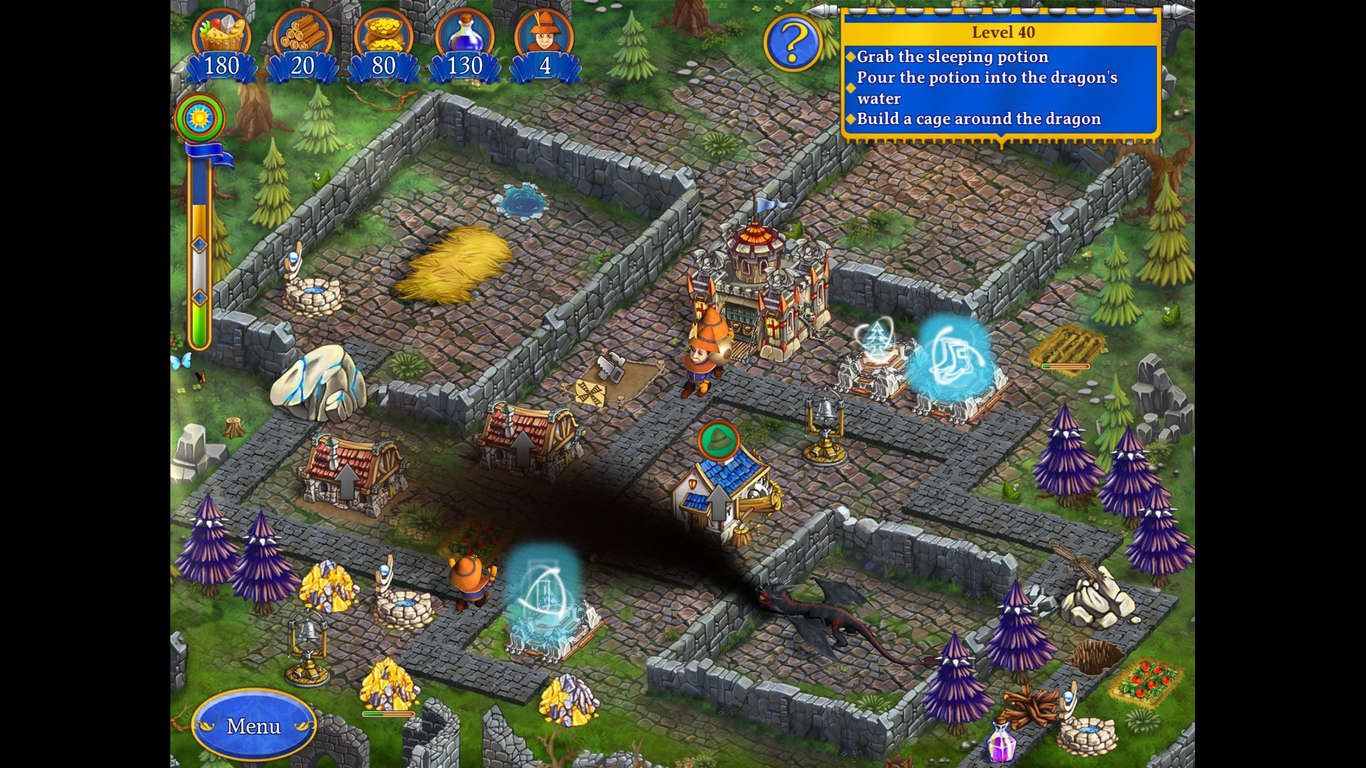Toggle the dragon cage objective marker
1366x768 pixels.
(x=848, y=118)
